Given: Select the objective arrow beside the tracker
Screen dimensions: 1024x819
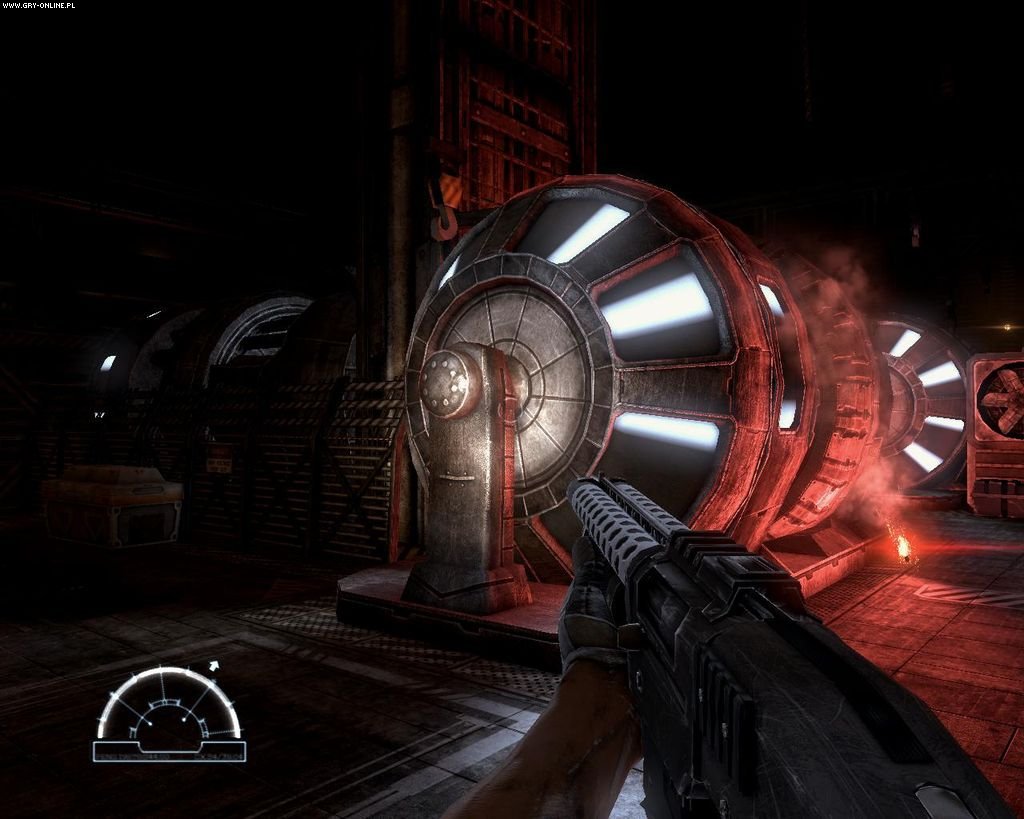Looking at the screenshot, I should [213, 664].
